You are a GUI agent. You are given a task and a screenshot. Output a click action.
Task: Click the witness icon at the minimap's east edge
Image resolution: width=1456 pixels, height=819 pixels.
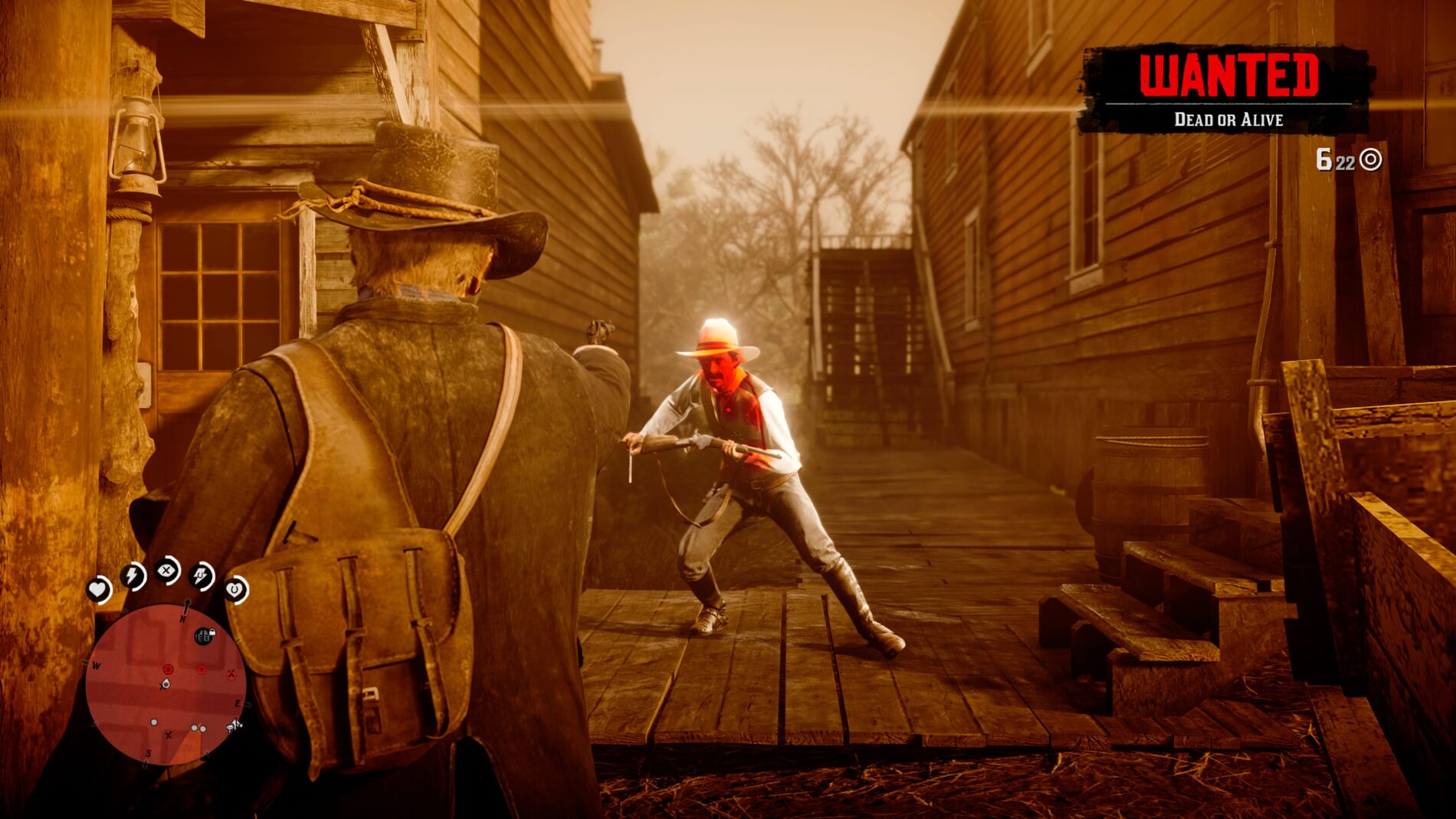[x=234, y=726]
